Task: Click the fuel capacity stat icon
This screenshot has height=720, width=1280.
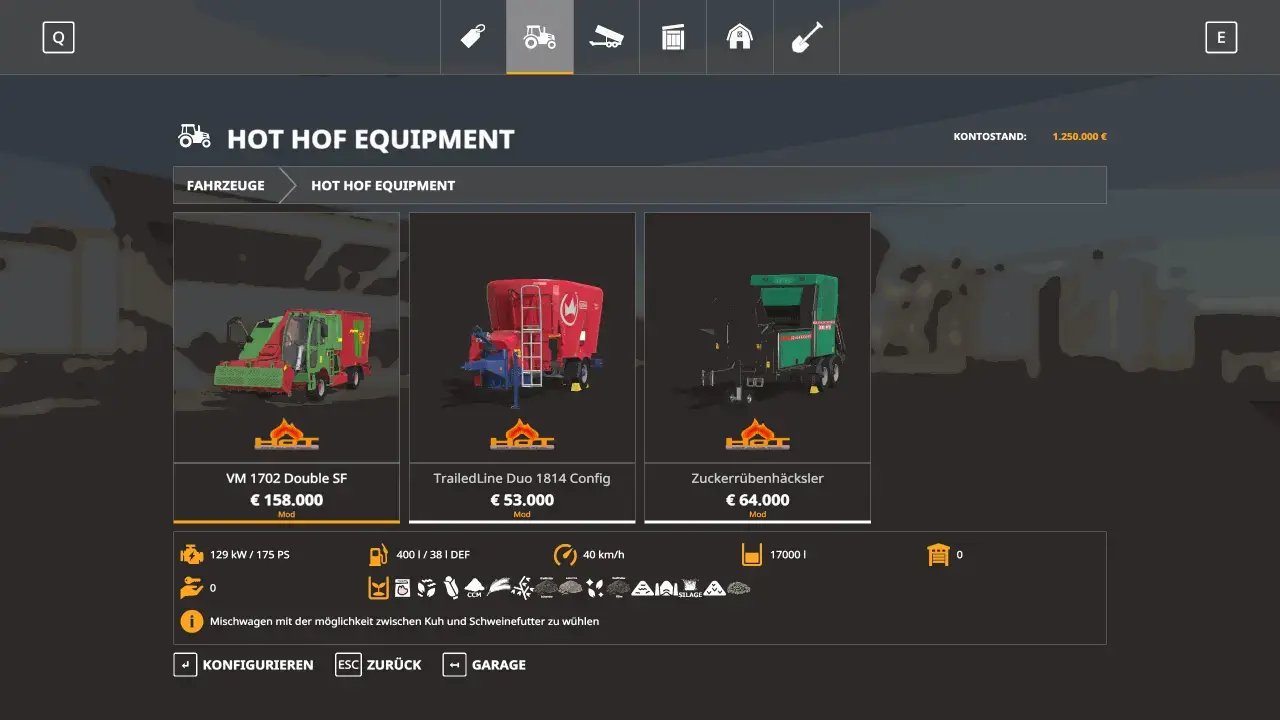Action: pyautogui.click(x=378, y=554)
